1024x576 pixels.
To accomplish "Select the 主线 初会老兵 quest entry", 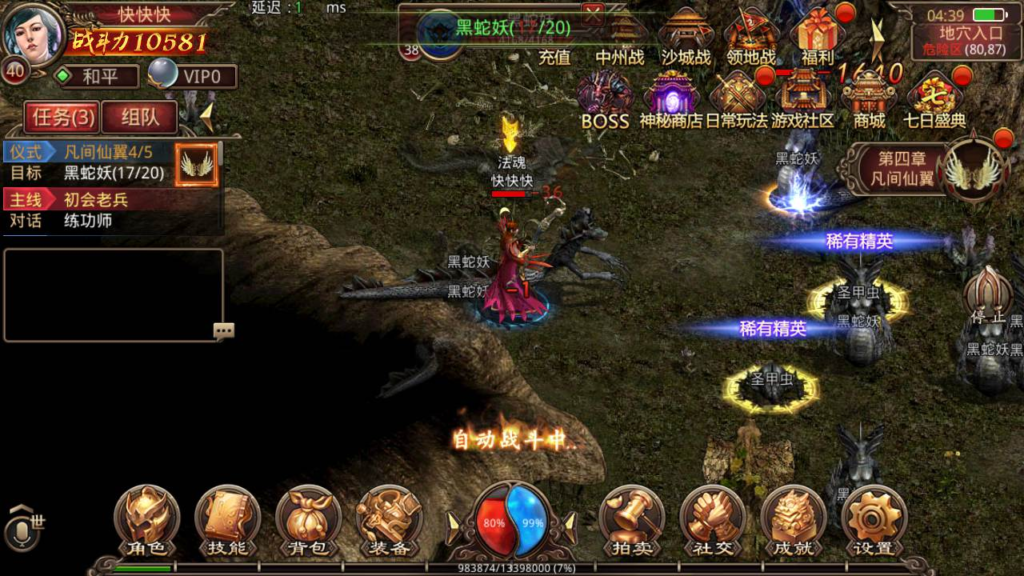I will click(x=112, y=200).
